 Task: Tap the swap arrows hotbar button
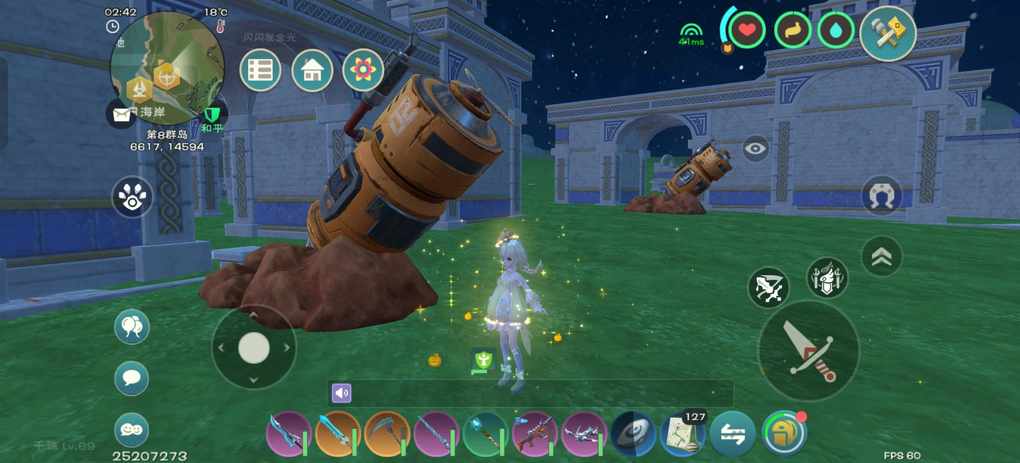[733, 434]
